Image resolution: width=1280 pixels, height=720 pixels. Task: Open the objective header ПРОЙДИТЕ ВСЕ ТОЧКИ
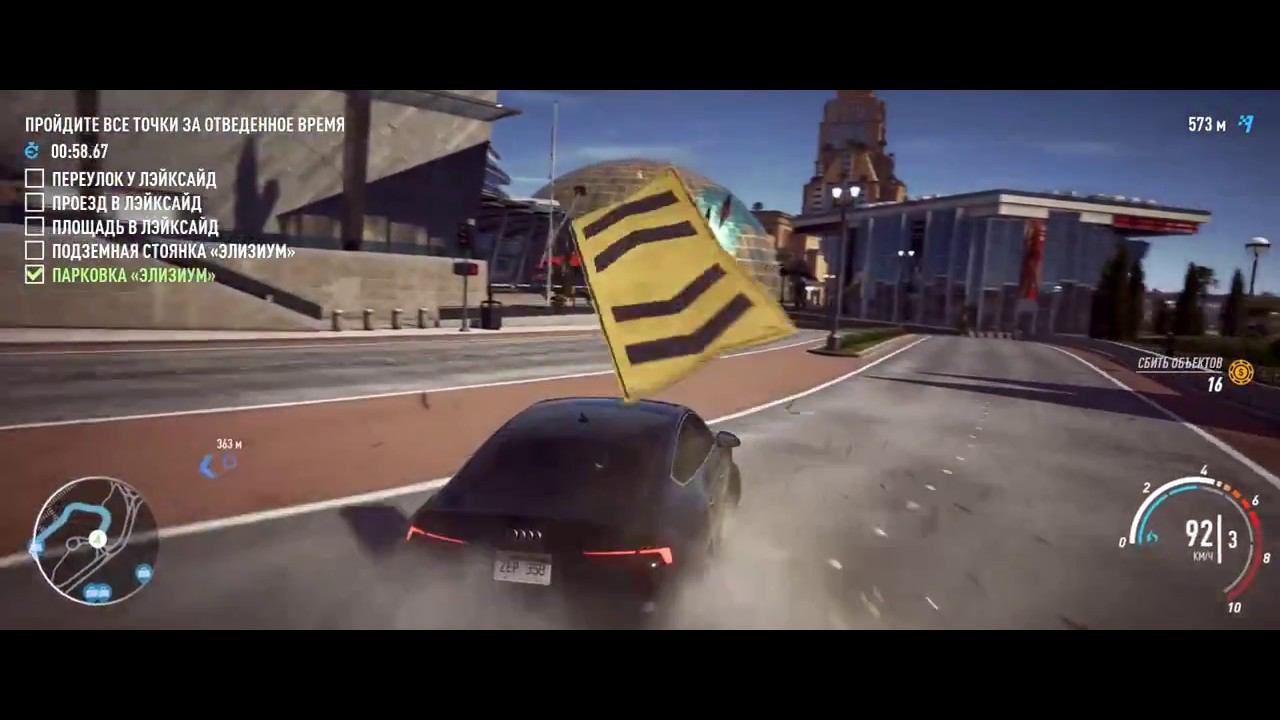pyautogui.click(x=184, y=125)
